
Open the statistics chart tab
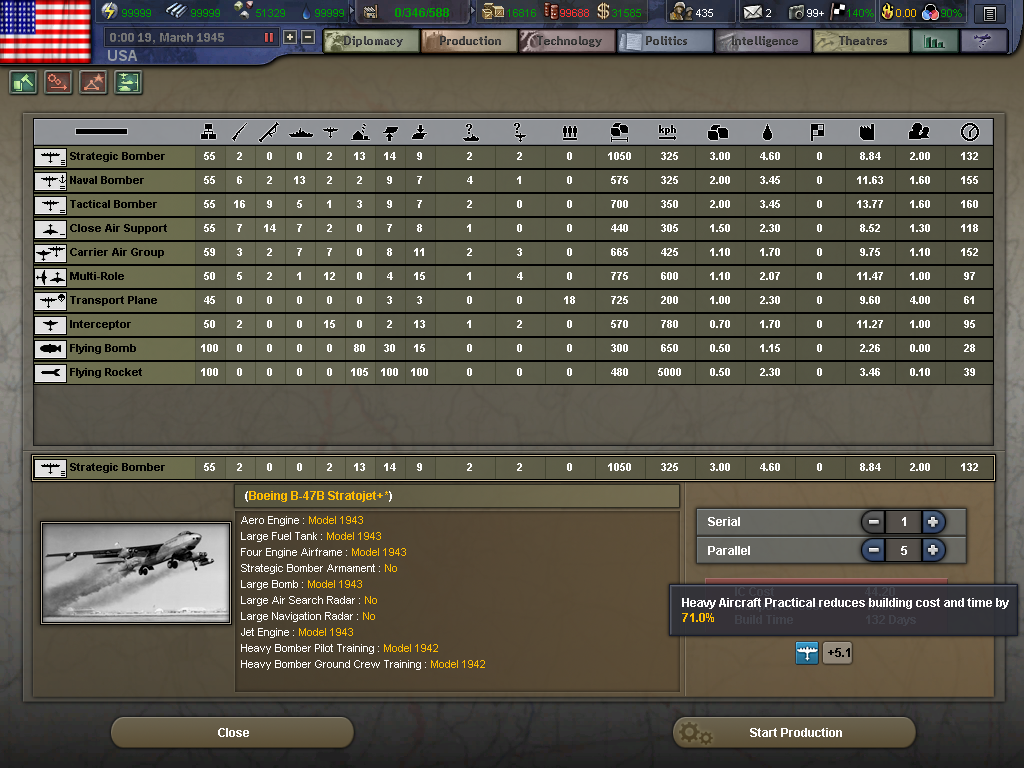[935, 41]
